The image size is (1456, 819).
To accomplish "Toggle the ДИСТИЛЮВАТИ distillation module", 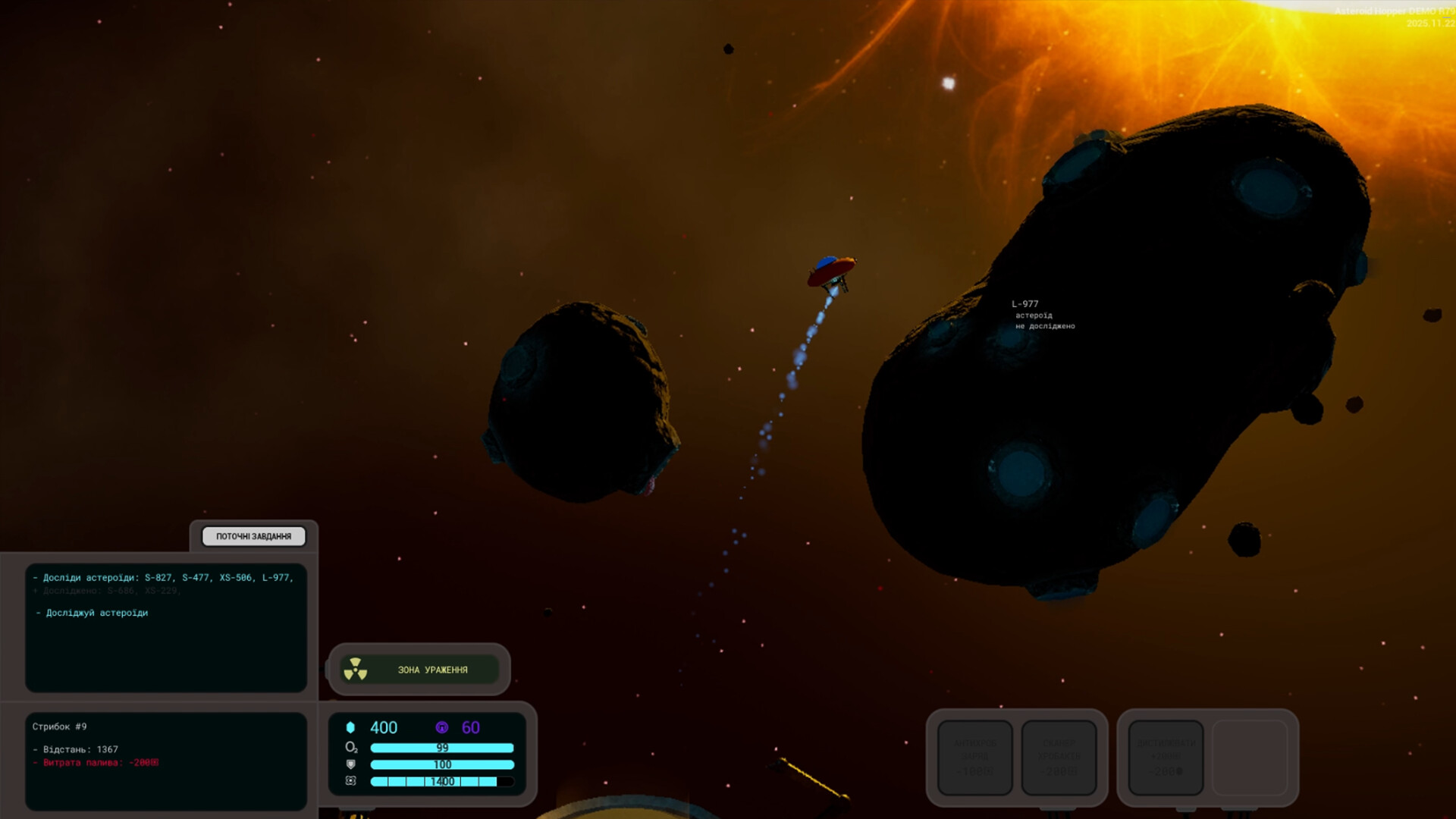I will click(x=1166, y=758).
